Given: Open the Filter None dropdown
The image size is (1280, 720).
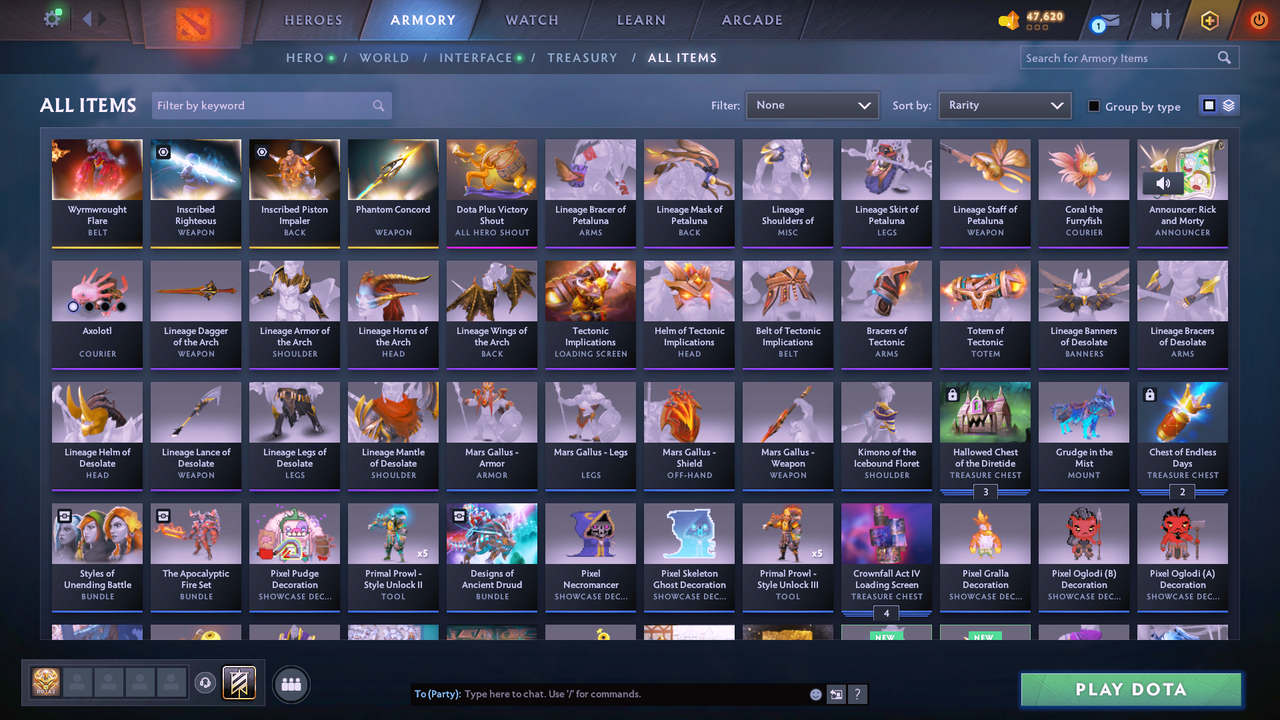Looking at the screenshot, I should point(811,104).
